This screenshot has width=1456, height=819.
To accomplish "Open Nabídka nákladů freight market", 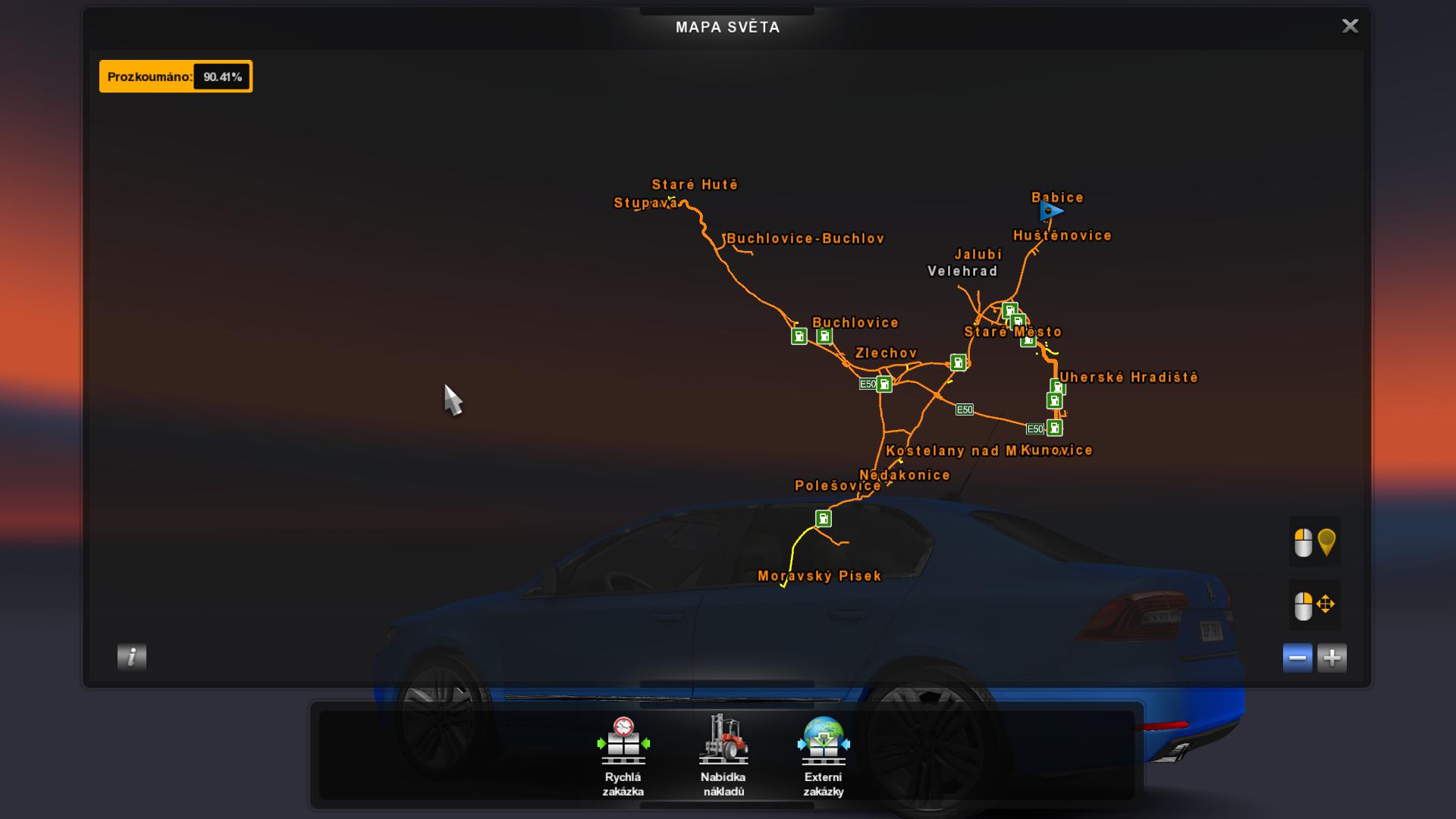I will point(723,756).
